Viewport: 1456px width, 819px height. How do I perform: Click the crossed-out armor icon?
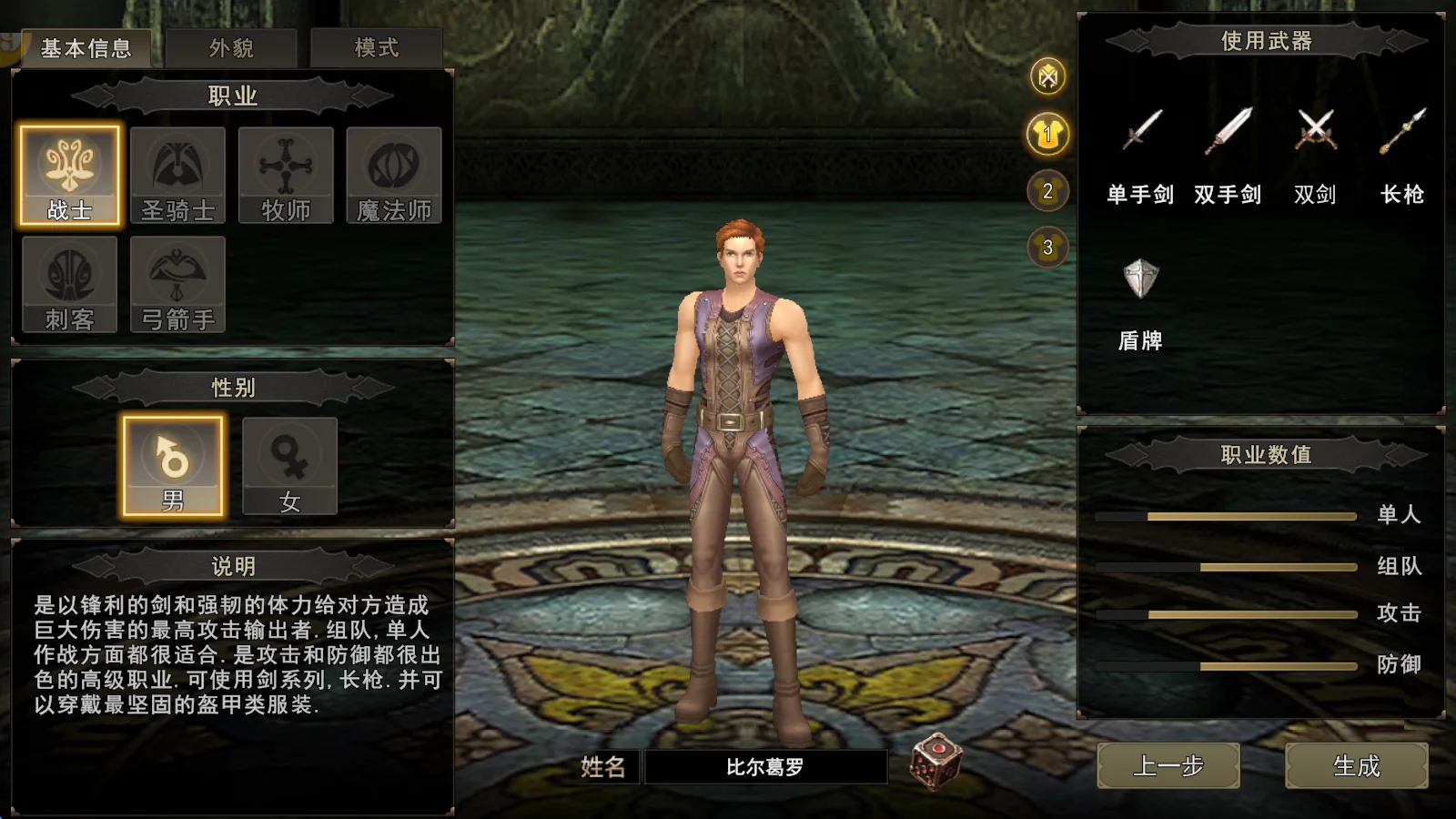point(1048,76)
